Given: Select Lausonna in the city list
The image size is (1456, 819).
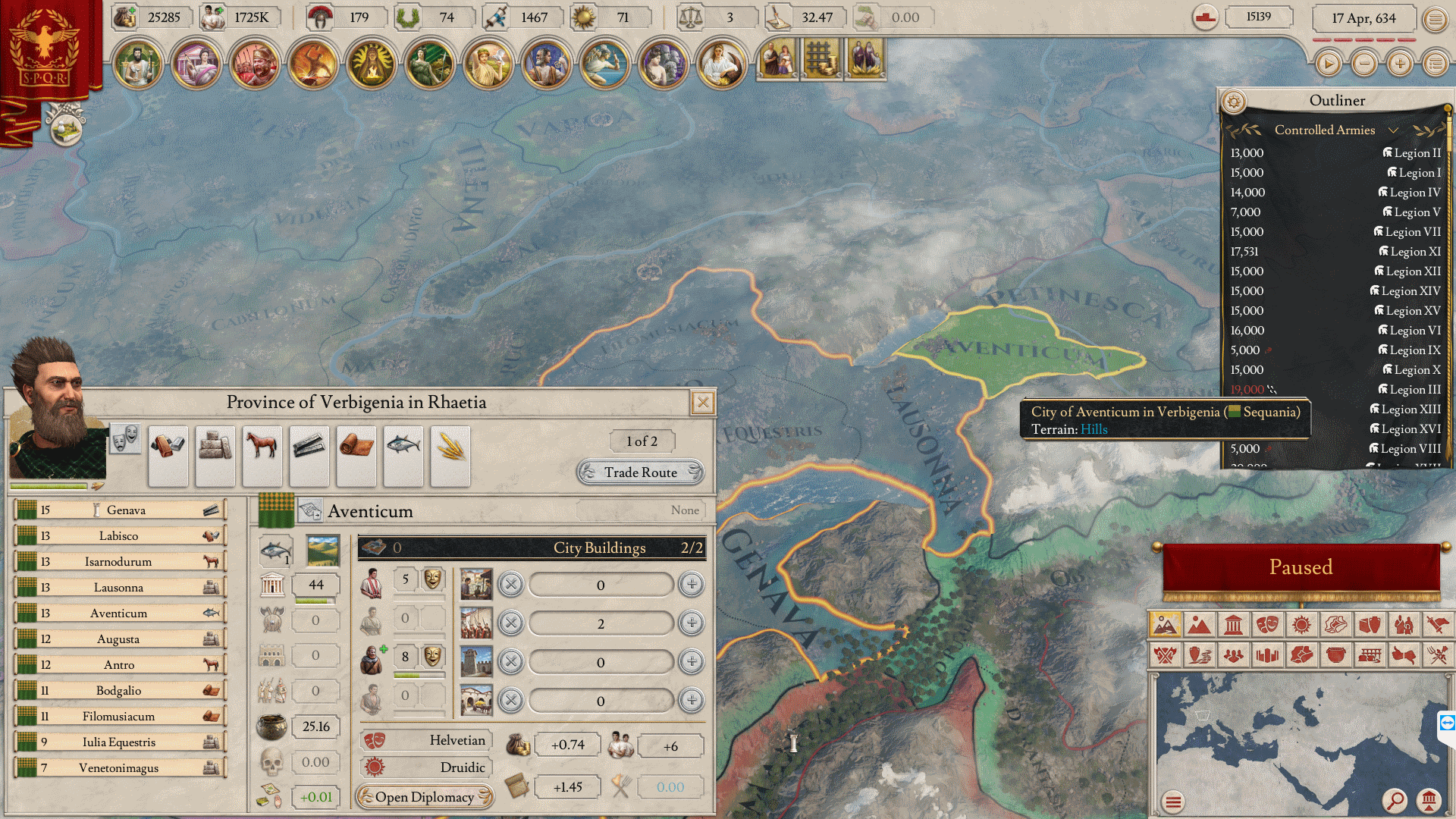Looking at the screenshot, I should tap(120, 588).
